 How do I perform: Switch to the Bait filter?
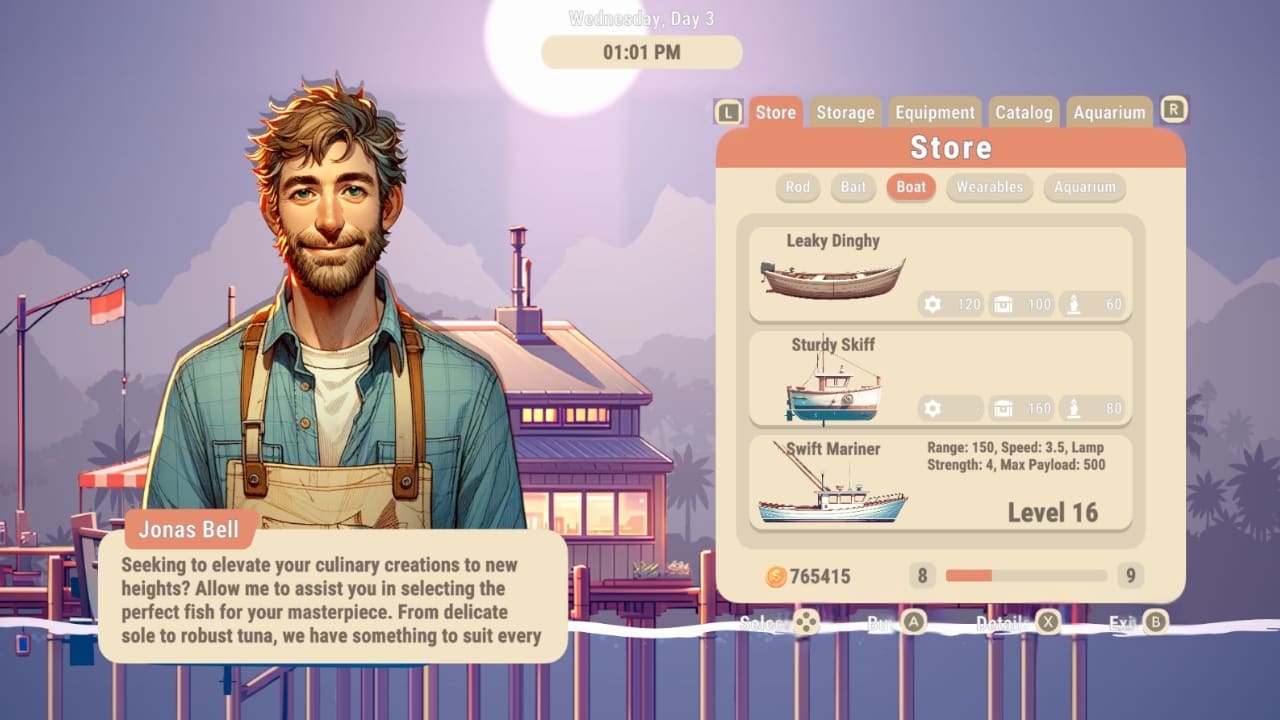click(x=852, y=187)
